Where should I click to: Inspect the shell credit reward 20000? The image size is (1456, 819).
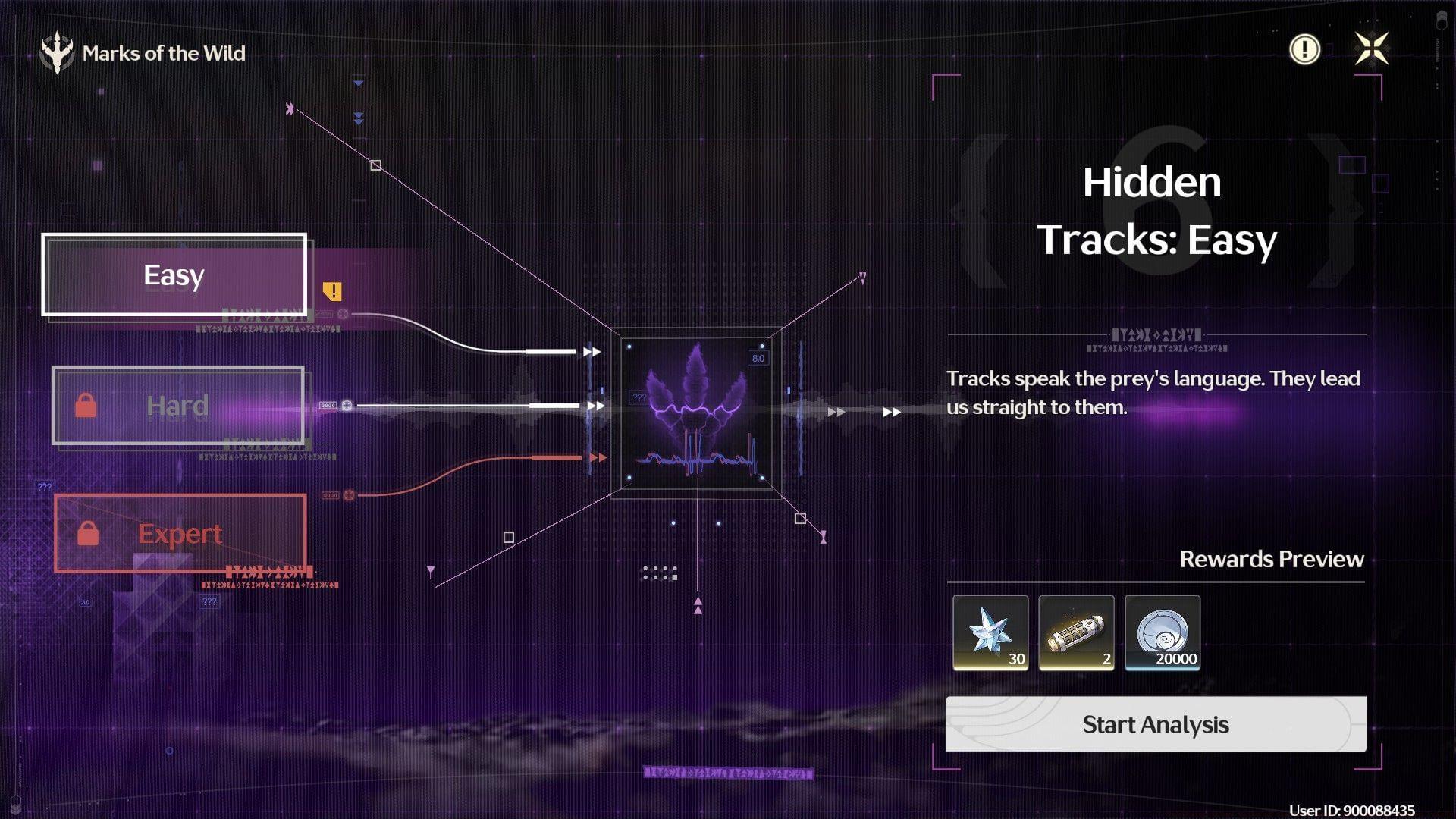(1162, 632)
